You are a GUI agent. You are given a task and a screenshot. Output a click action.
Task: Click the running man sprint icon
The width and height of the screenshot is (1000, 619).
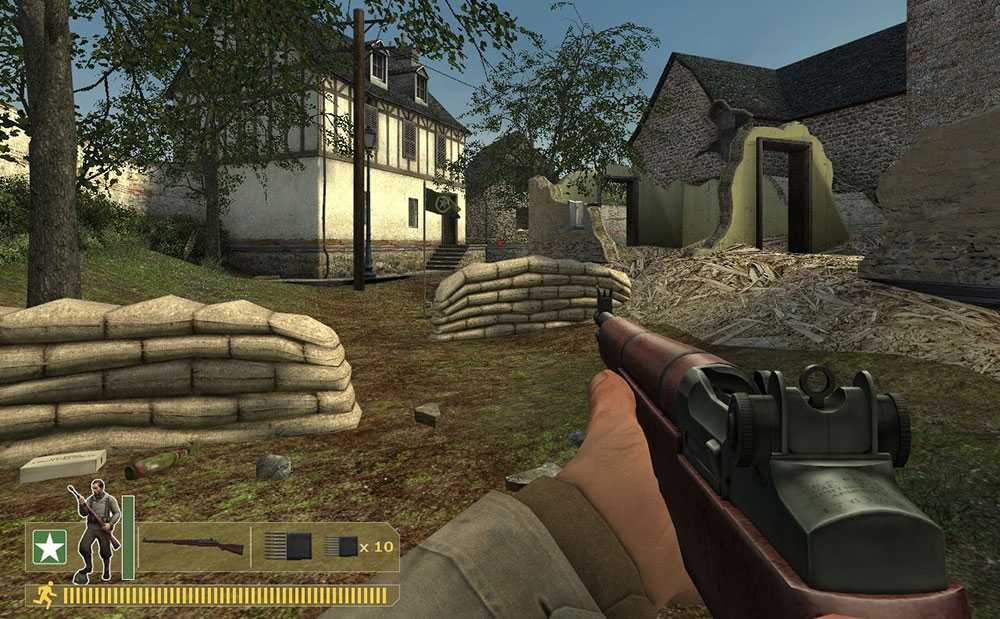pyautogui.click(x=44, y=595)
